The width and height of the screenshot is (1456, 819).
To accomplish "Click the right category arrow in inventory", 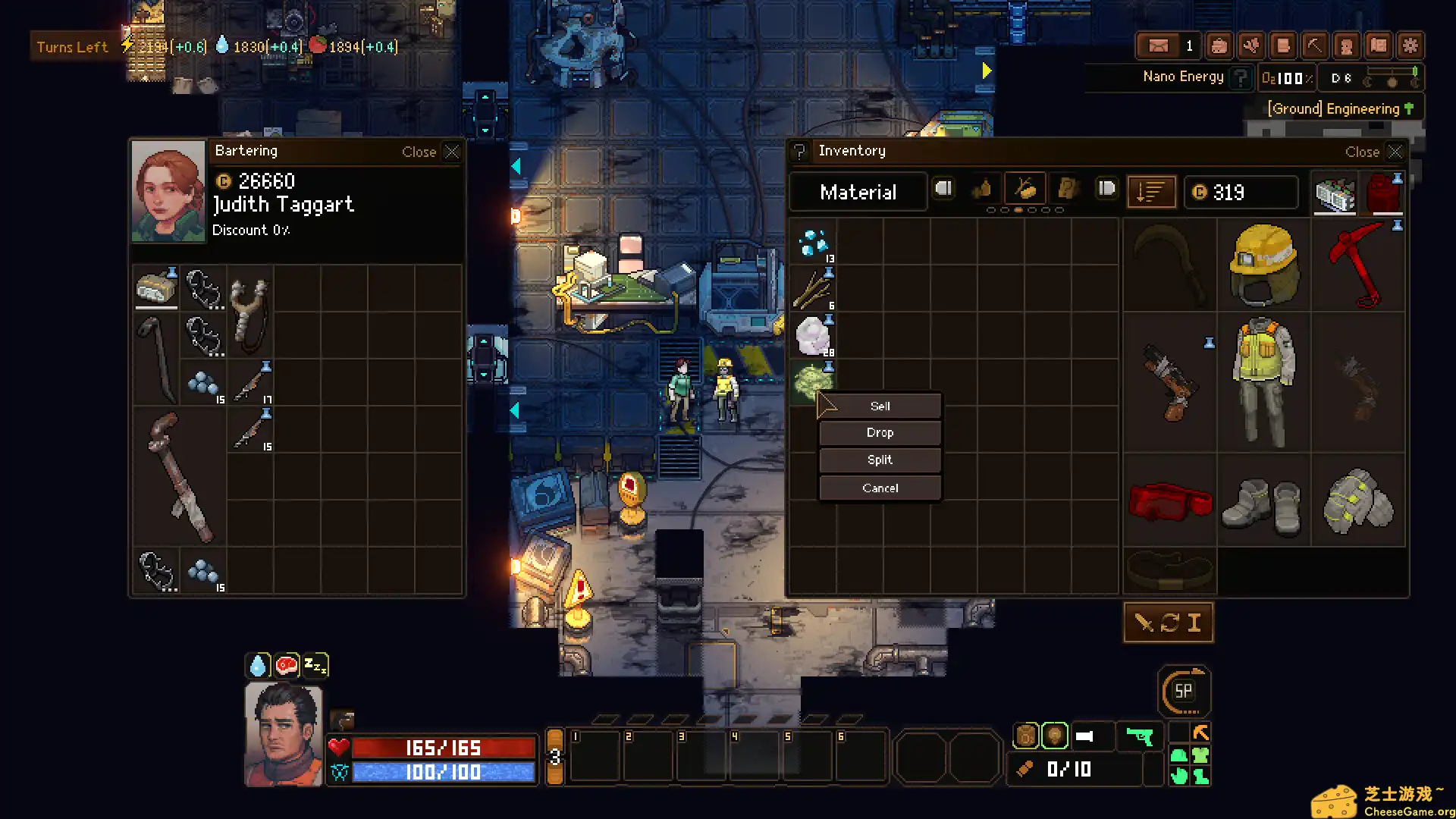I will 1106,189.
